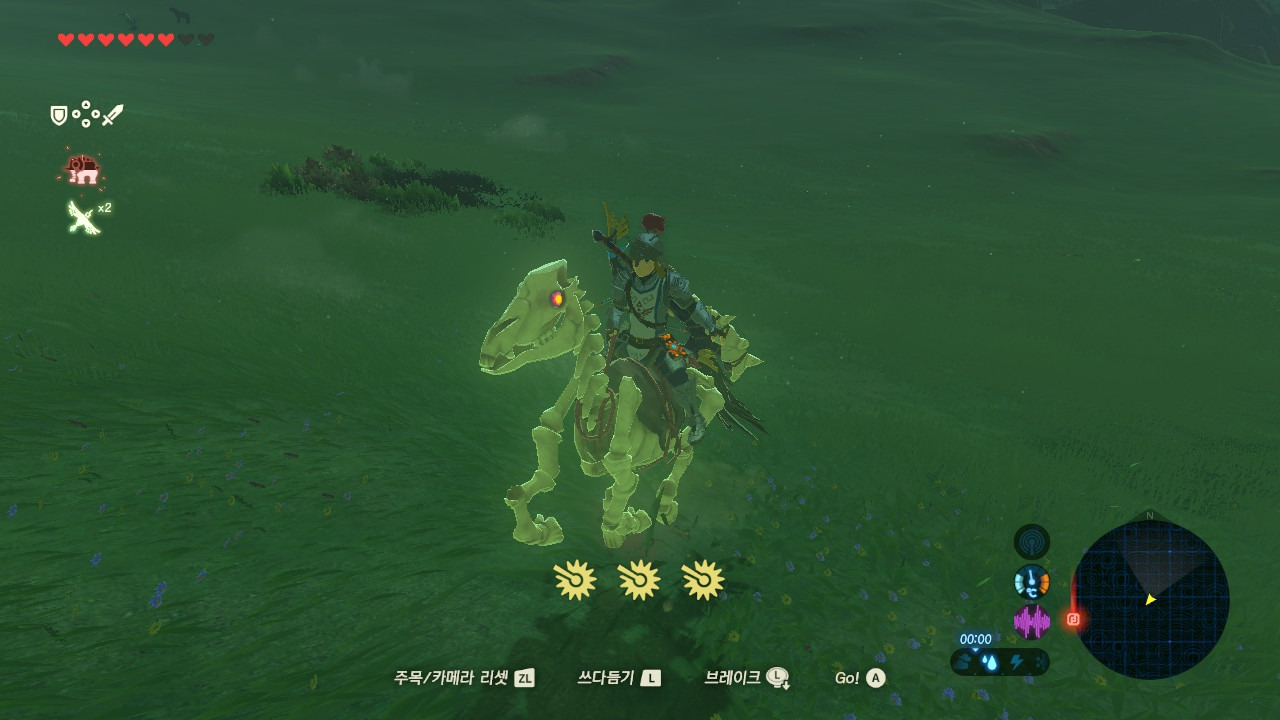Image resolution: width=1280 pixels, height=720 pixels.
Task: Select the rain drops weather forecast icon
Action: [x=989, y=662]
